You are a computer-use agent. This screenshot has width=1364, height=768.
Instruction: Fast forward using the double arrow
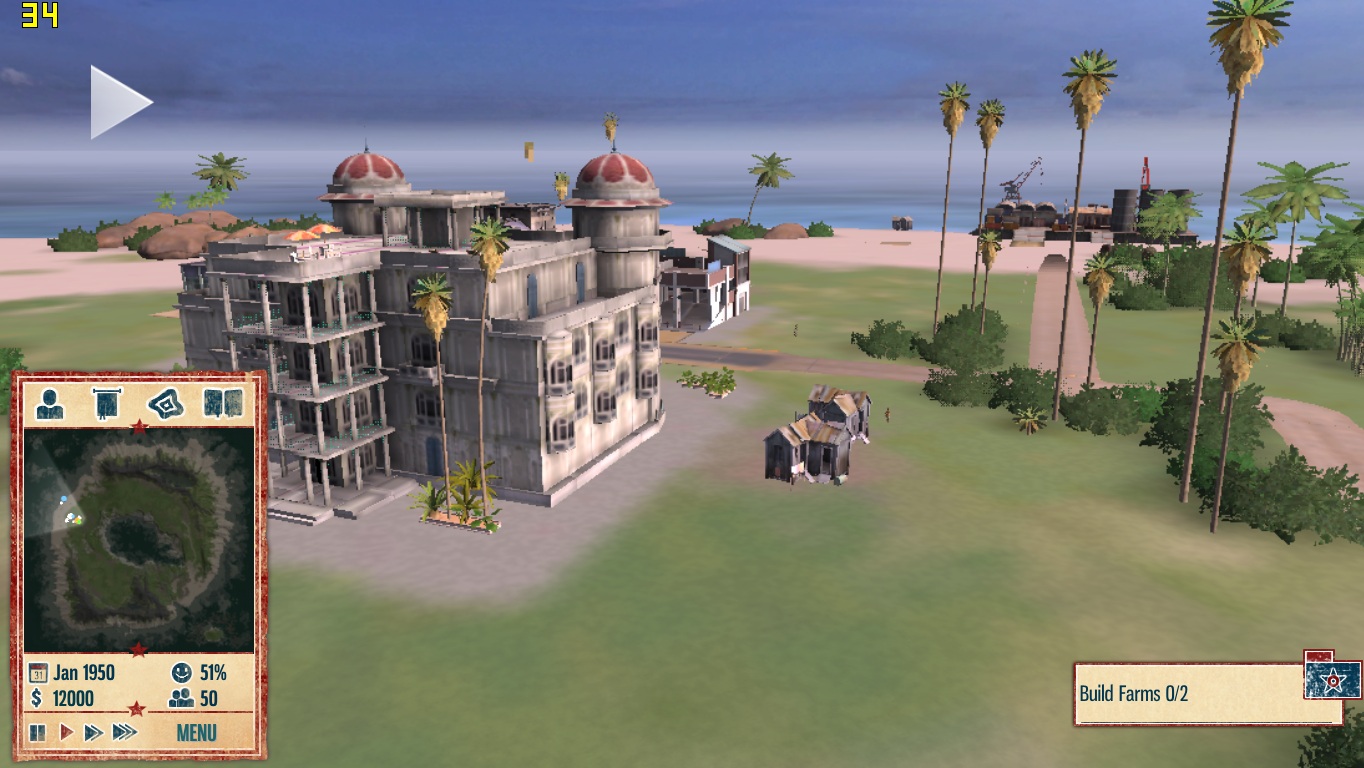[x=94, y=732]
